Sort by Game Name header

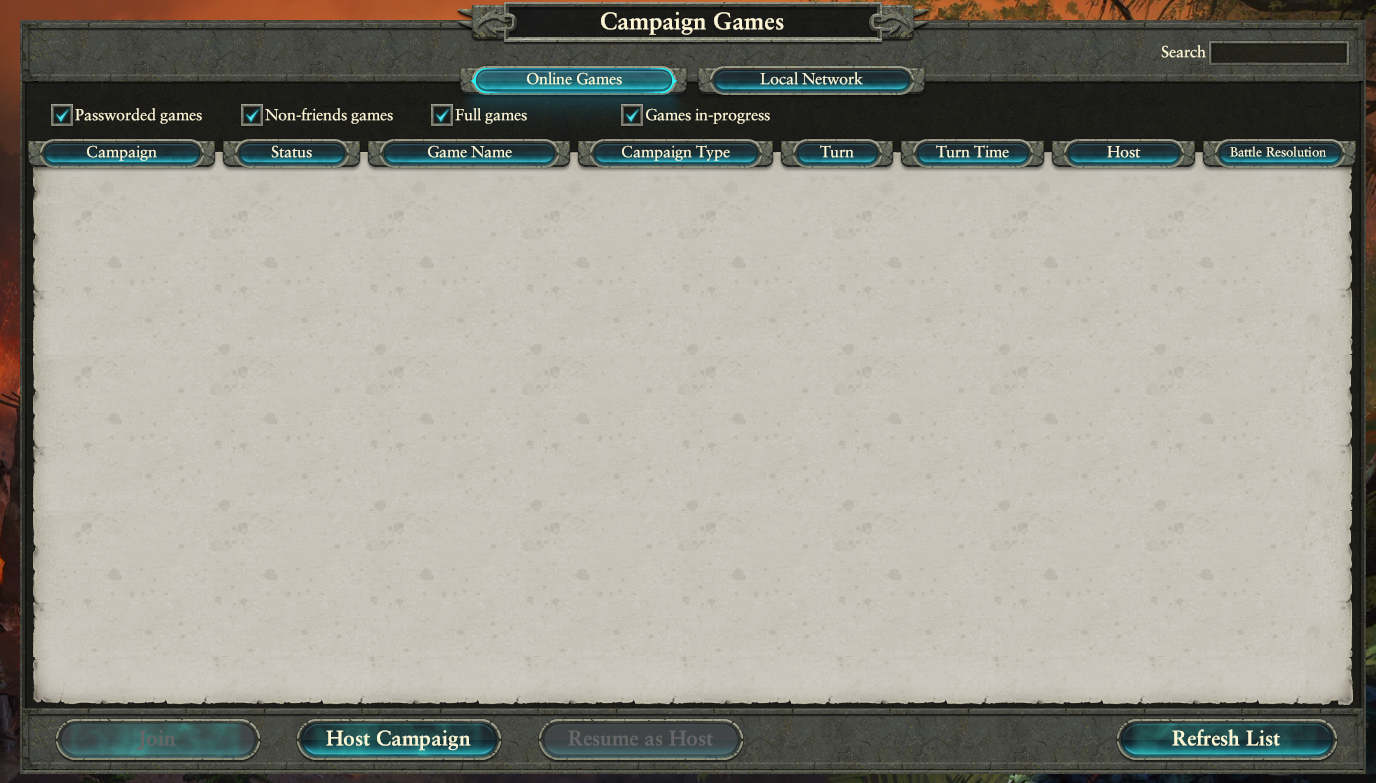469,153
